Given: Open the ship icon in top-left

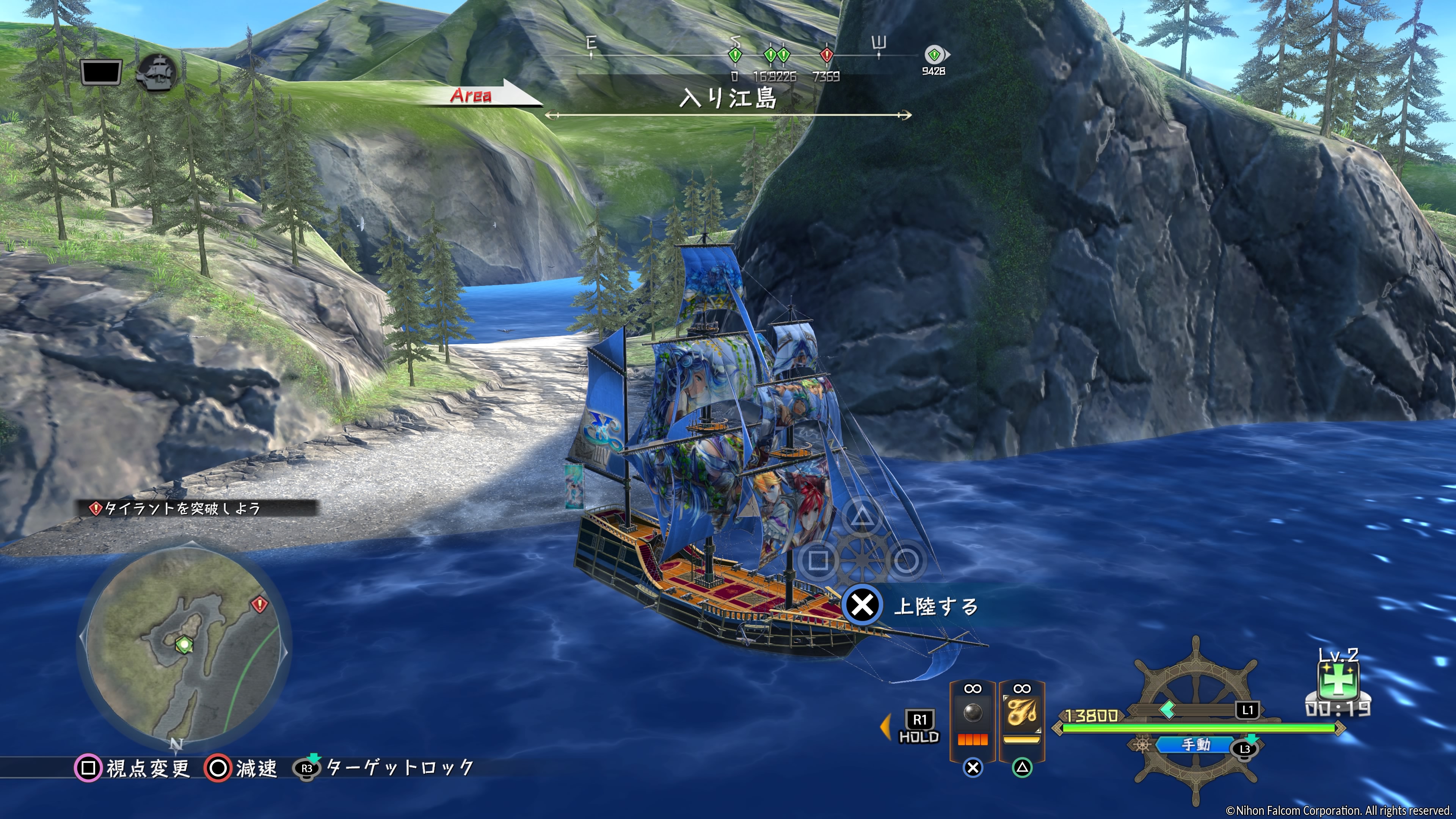Looking at the screenshot, I should pyautogui.click(x=158, y=72).
